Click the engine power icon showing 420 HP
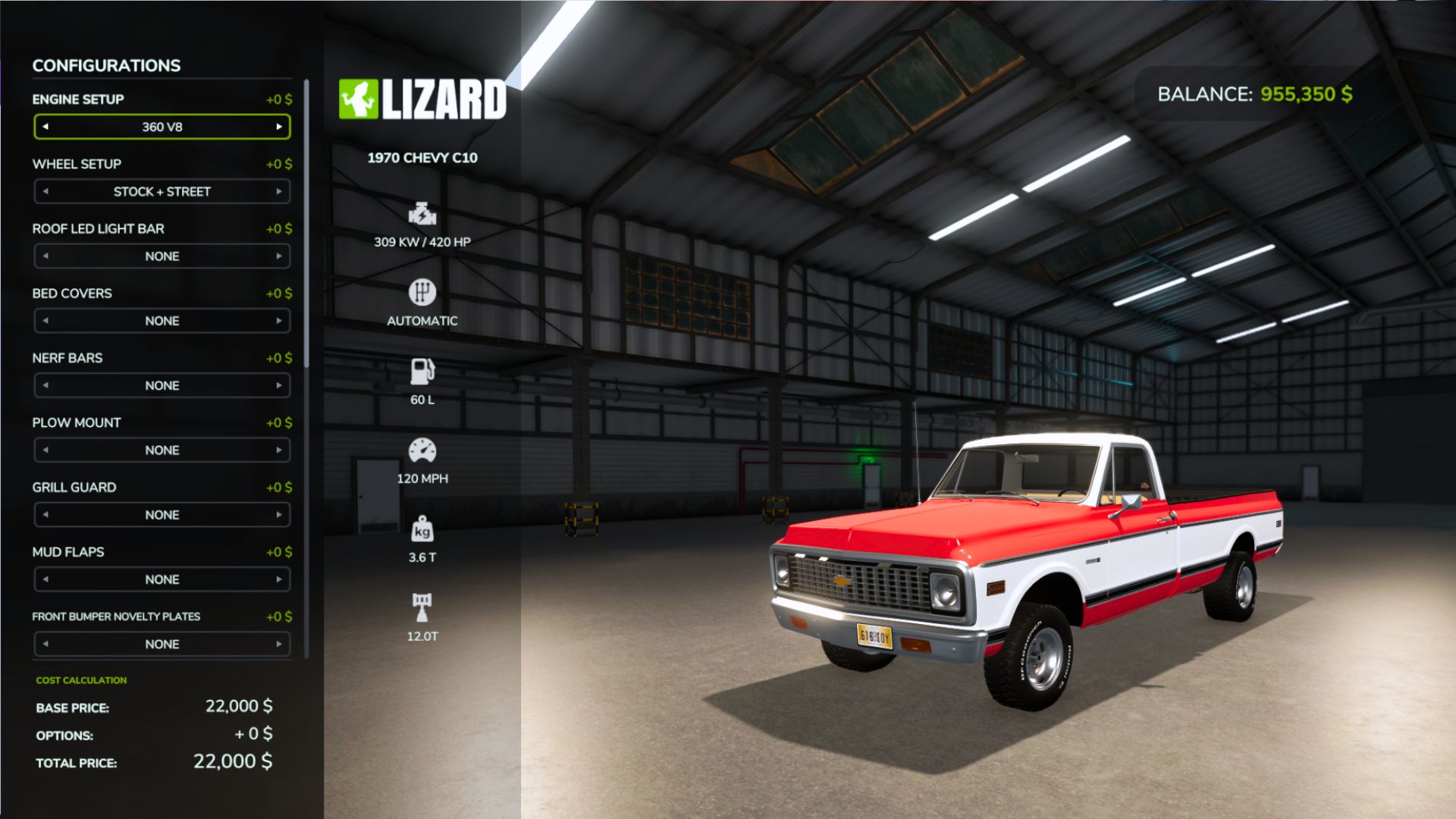Viewport: 1456px width, 819px height. pos(422,215)
